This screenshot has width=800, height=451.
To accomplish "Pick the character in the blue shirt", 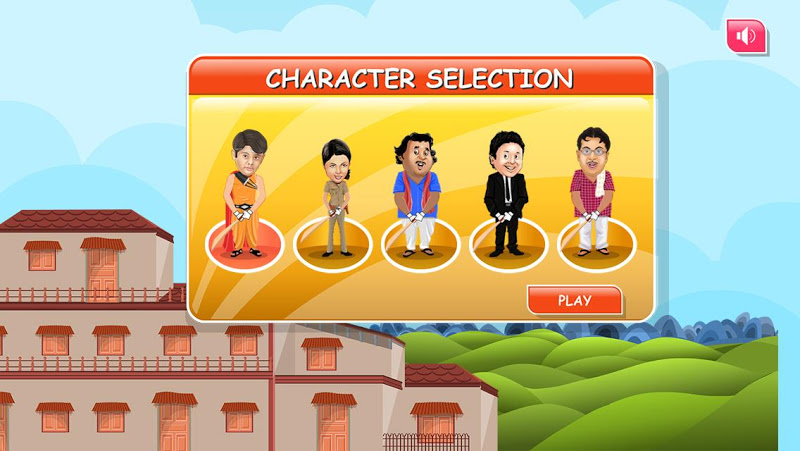I will click(420, 200).
